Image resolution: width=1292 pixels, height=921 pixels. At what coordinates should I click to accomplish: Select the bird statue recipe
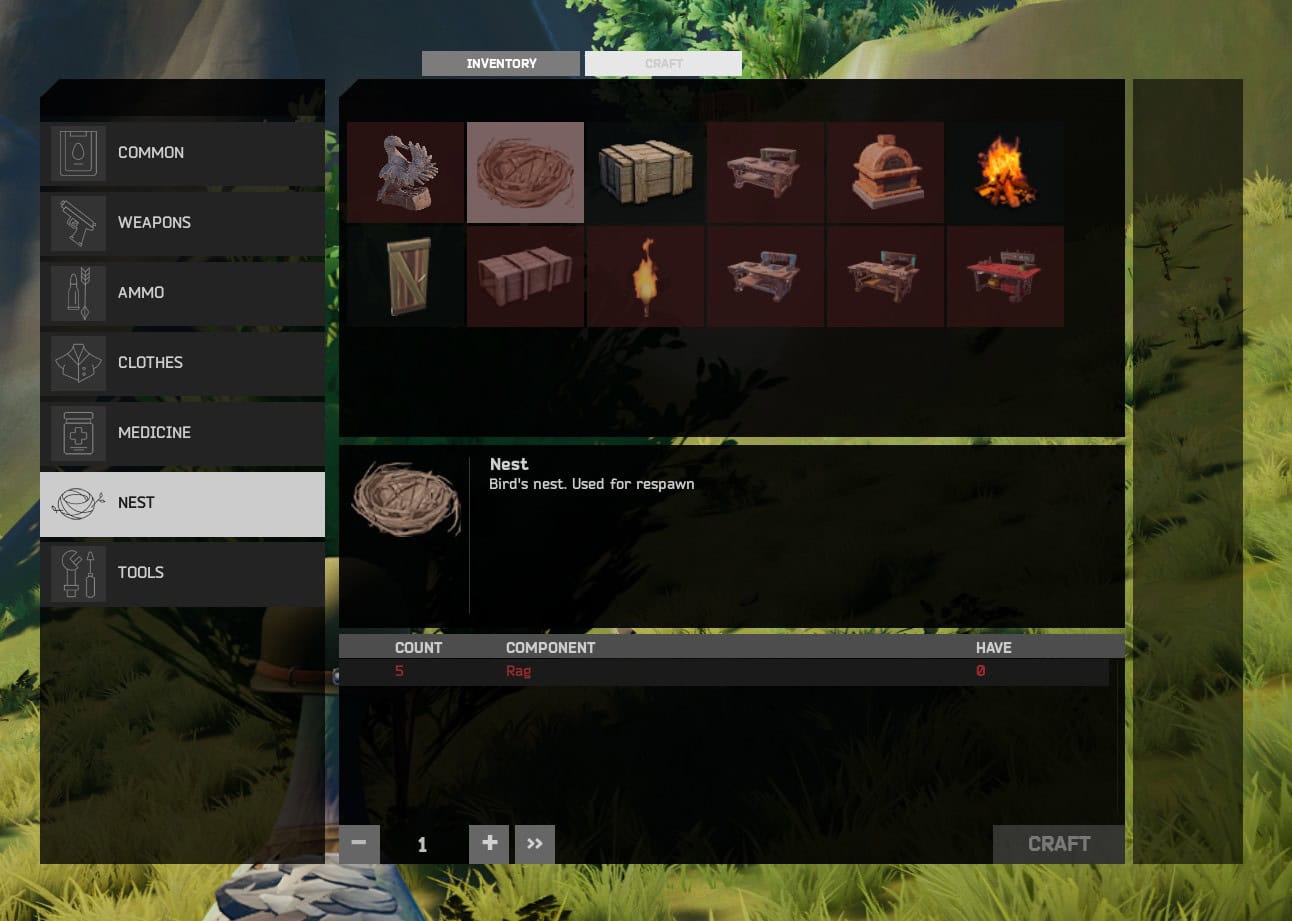tap(405, 172)
